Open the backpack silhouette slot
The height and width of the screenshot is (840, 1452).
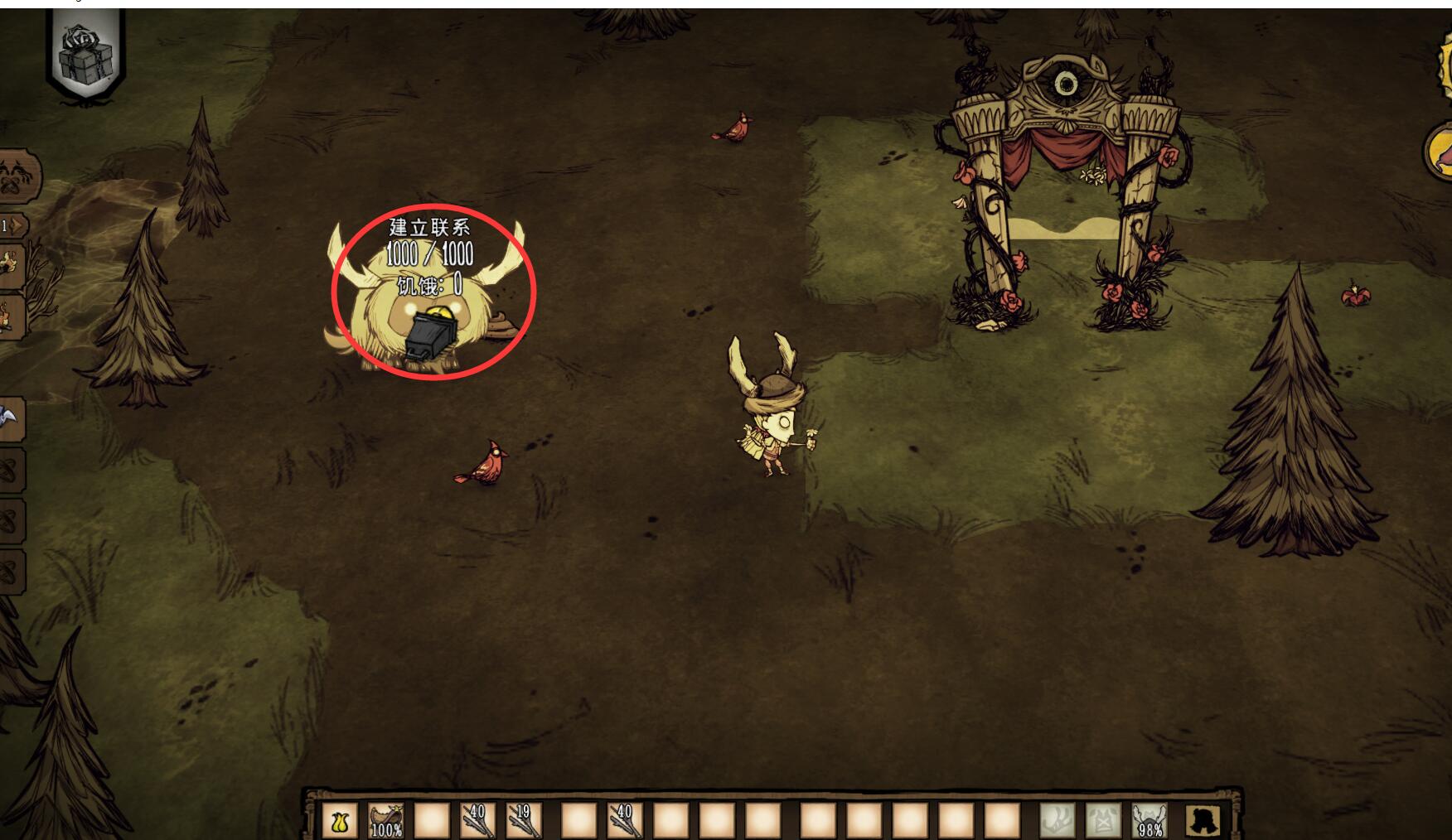click(x=1202, y=821)
